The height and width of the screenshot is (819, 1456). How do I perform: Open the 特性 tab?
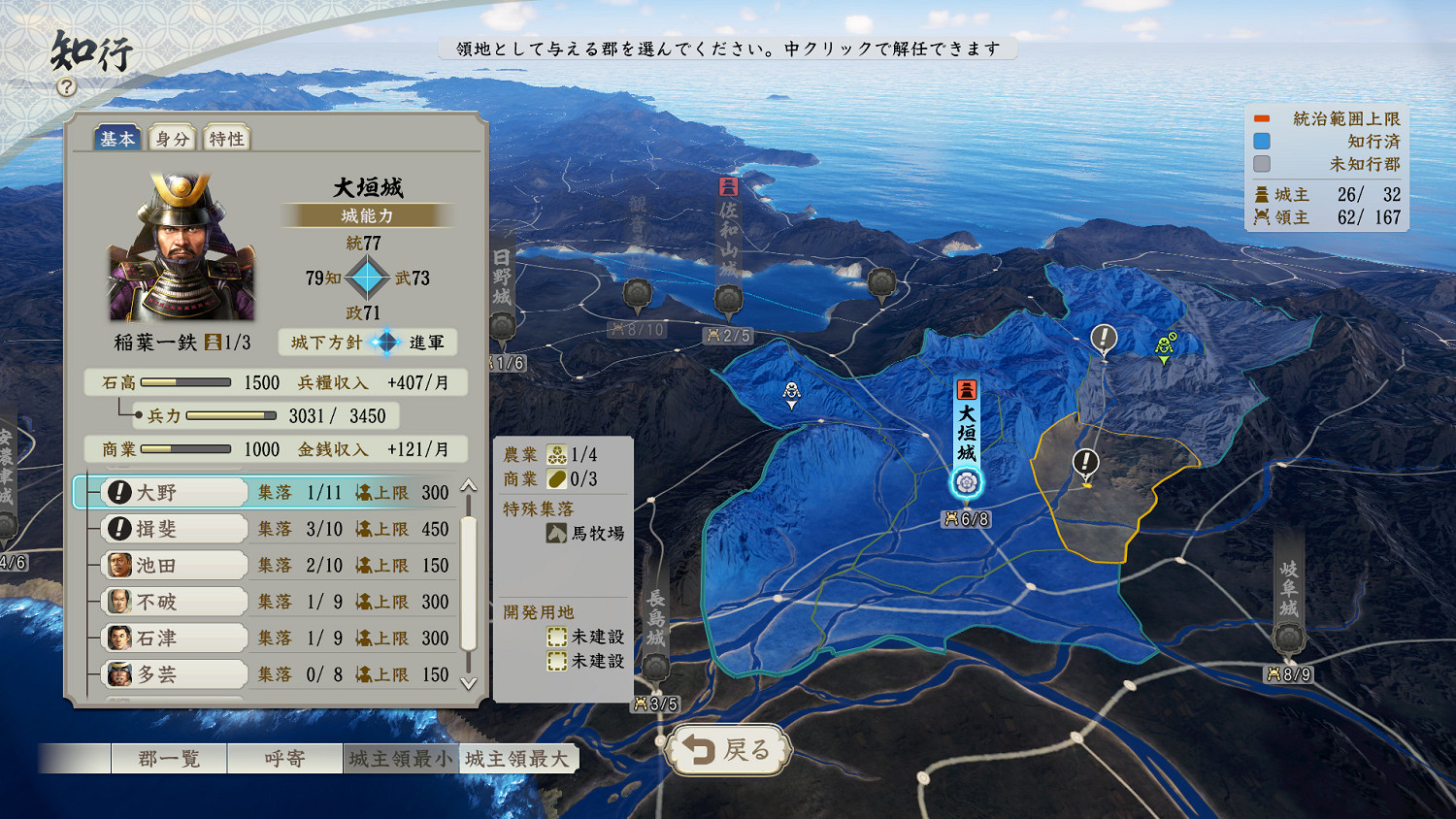coord(226,138)
